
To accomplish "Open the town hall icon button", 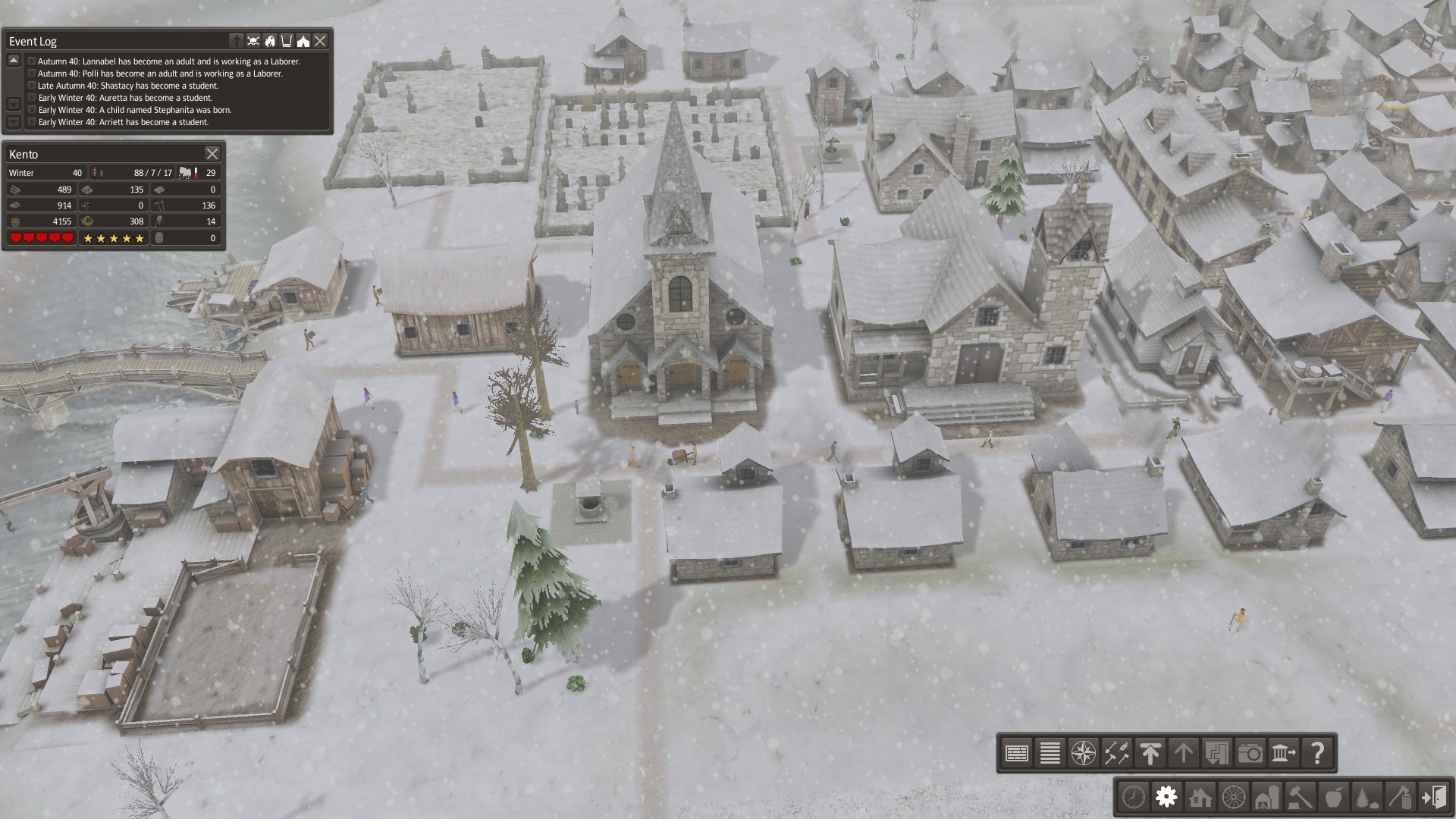I will coord(1283,753).
